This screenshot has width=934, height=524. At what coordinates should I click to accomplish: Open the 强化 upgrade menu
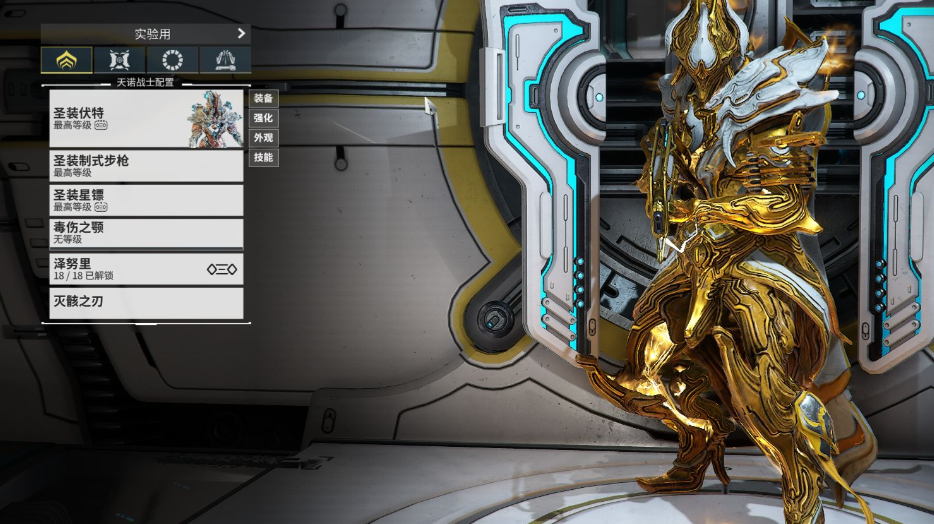pos(263,118)
